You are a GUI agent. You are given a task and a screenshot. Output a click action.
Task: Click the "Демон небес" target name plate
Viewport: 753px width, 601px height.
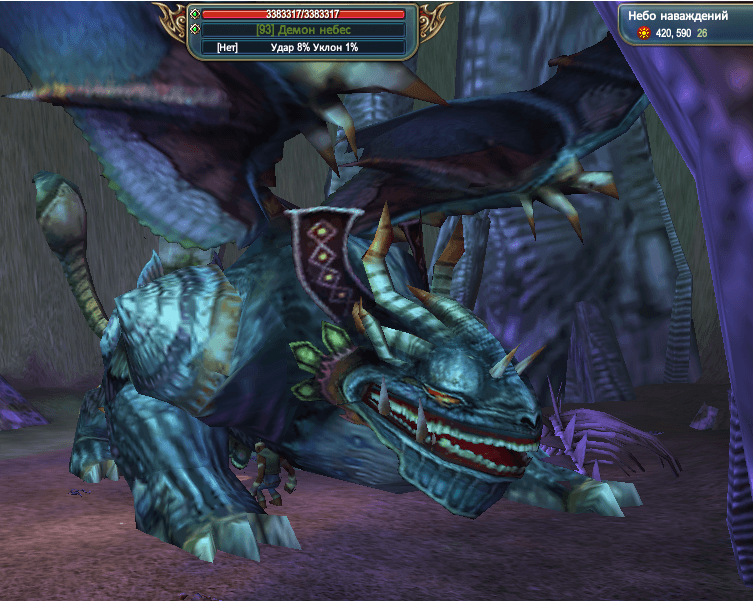coord(303,30)
